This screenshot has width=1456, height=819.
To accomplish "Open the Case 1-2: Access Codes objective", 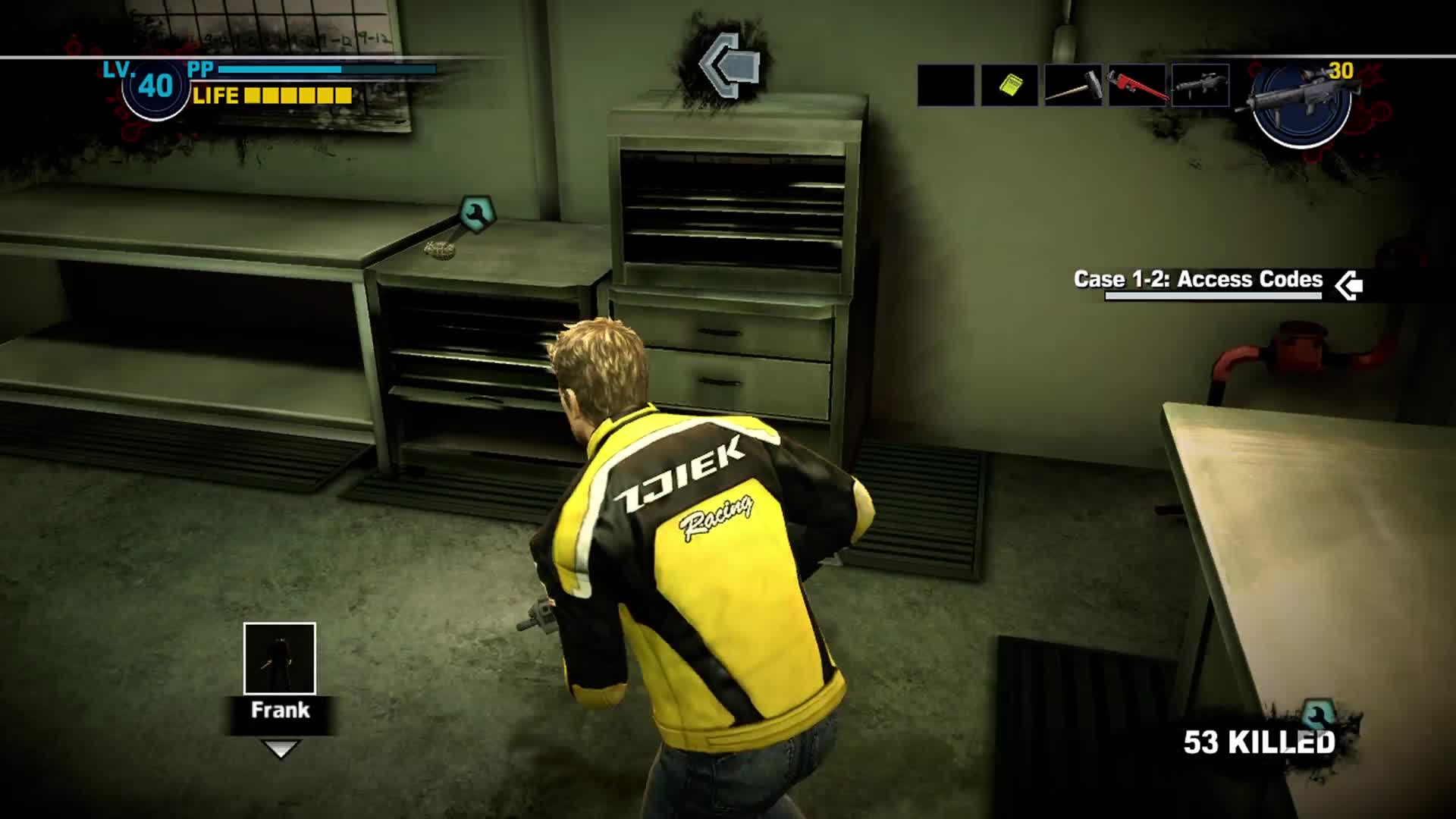I will coord(1198,280).
